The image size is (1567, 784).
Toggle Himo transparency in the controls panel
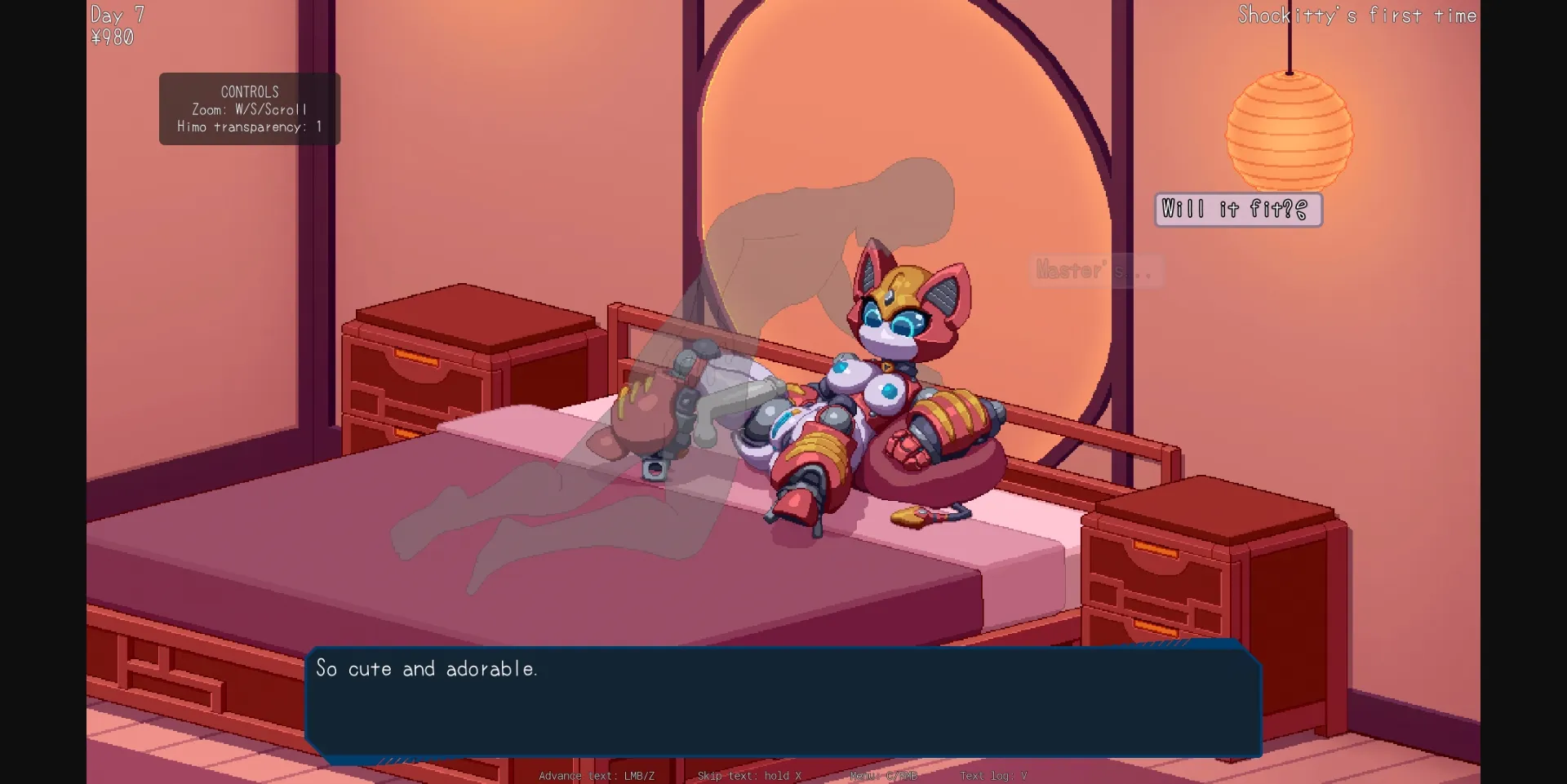click(x=250, y=127)
